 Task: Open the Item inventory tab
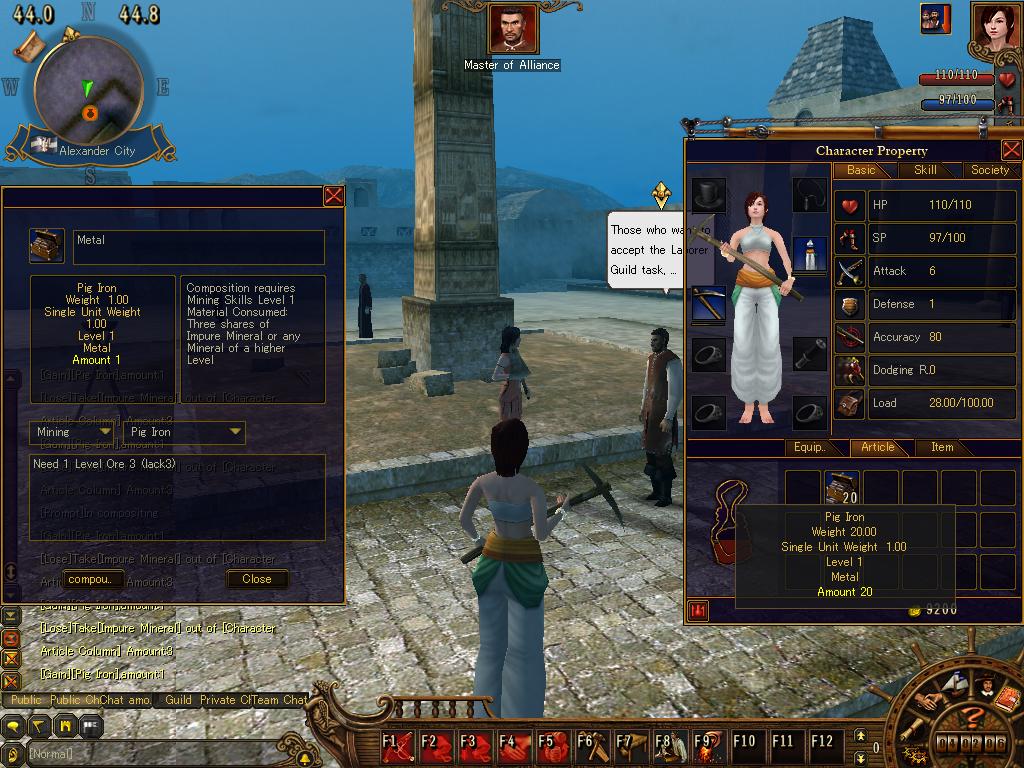[x=942, y=447]
